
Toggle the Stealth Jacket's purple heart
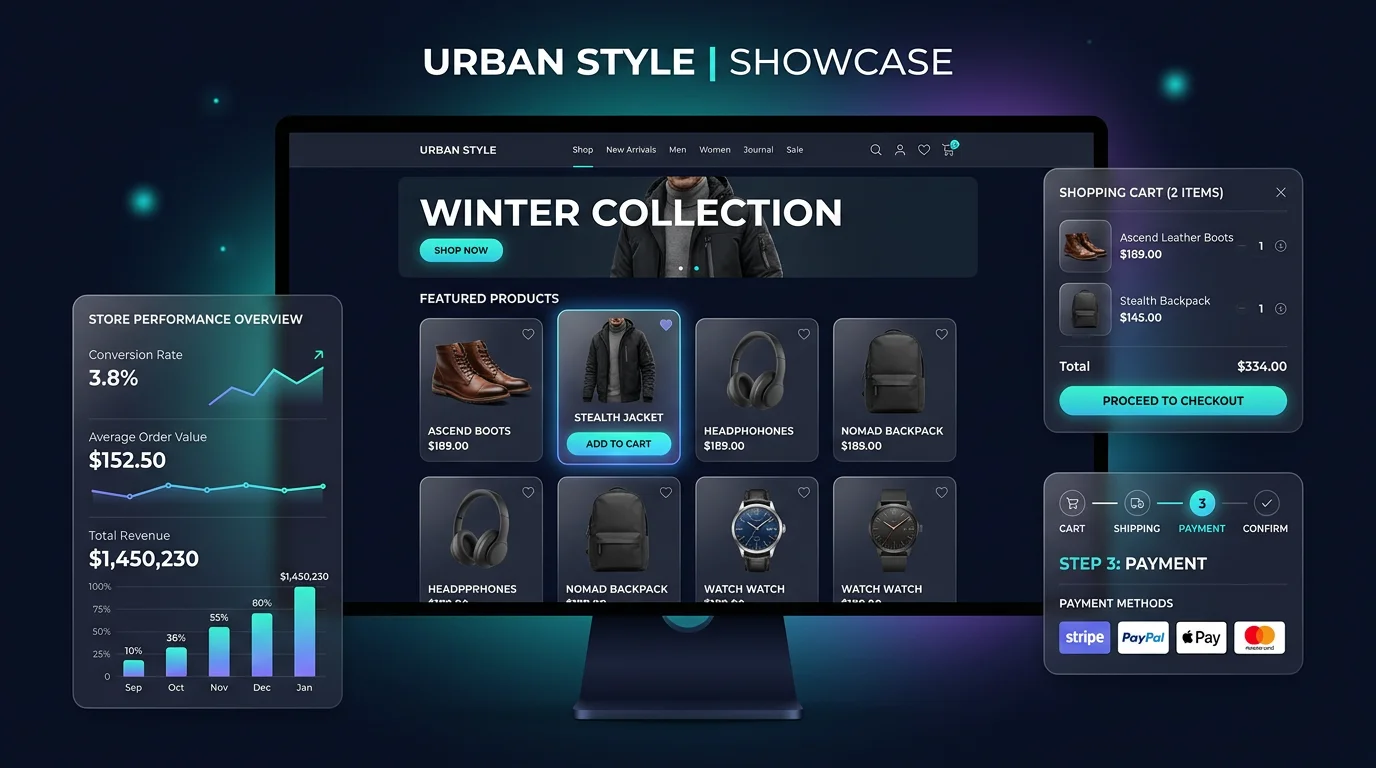point(666,325)
